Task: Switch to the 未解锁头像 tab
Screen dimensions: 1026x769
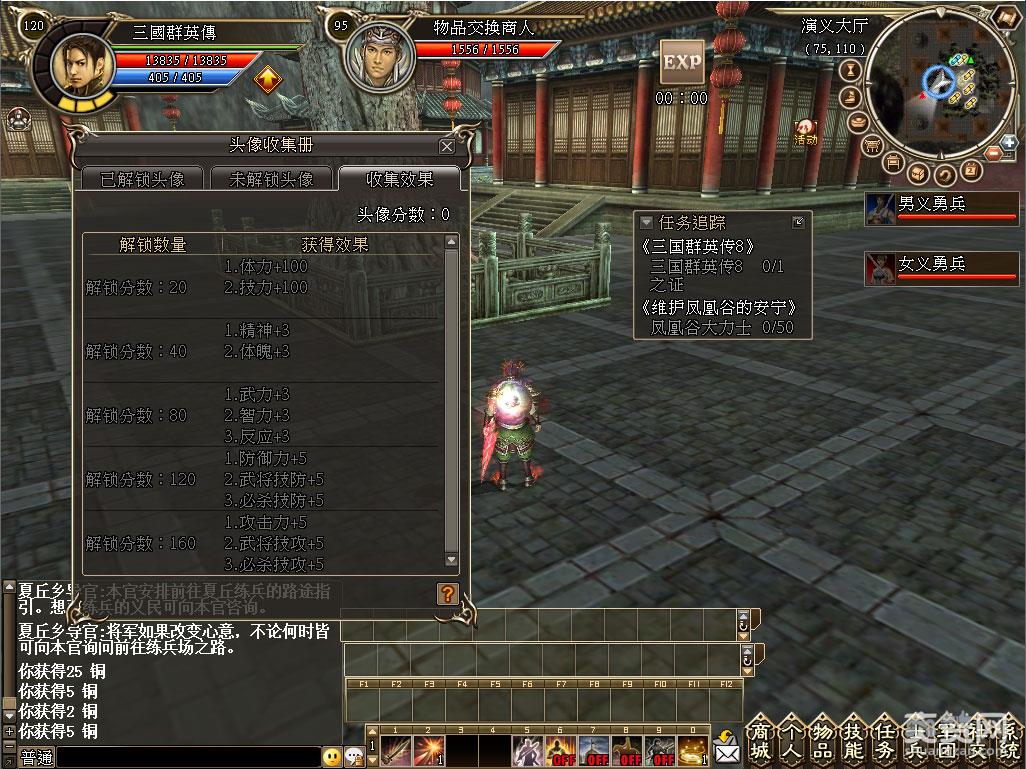Action: [x=271, y=179]
